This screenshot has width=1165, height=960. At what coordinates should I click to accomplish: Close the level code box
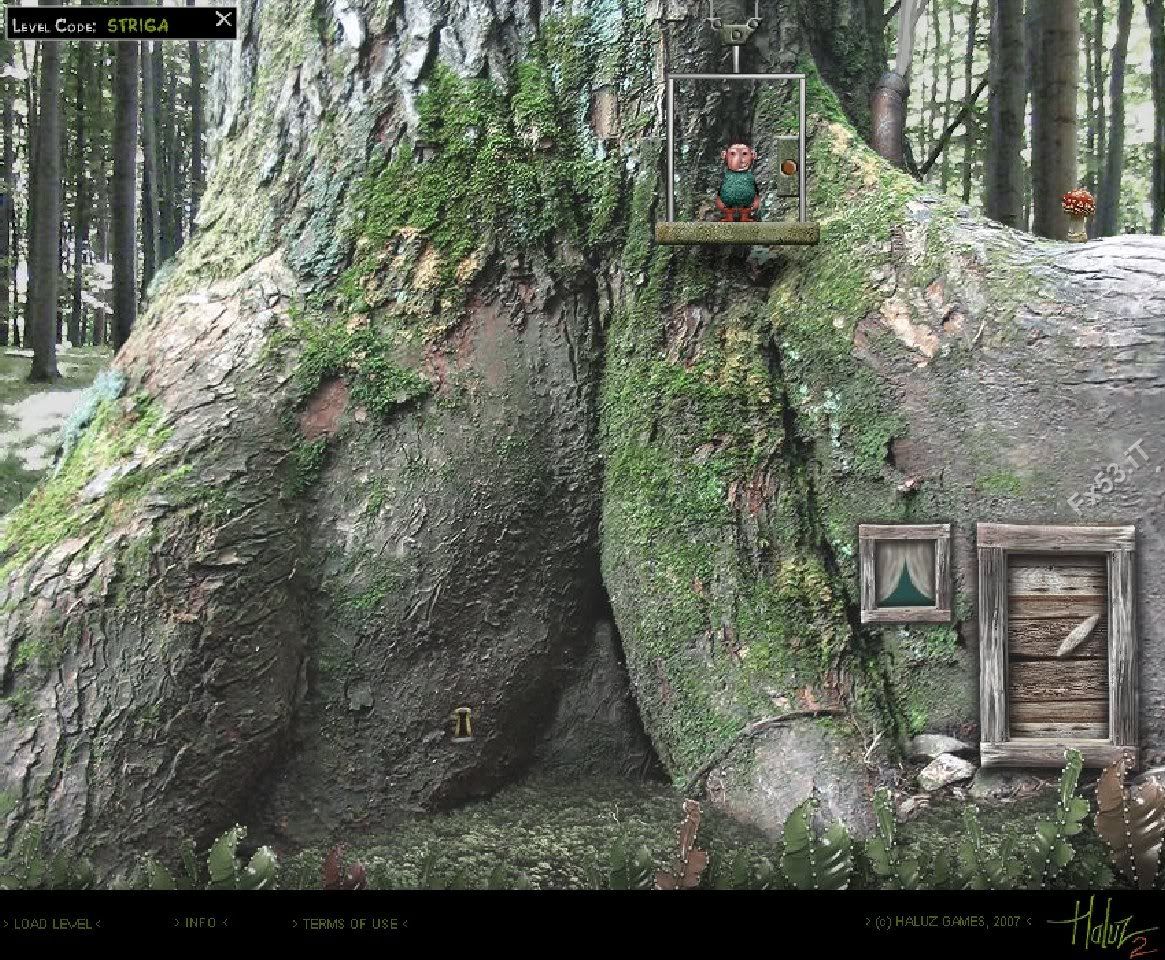pos(224,19)
